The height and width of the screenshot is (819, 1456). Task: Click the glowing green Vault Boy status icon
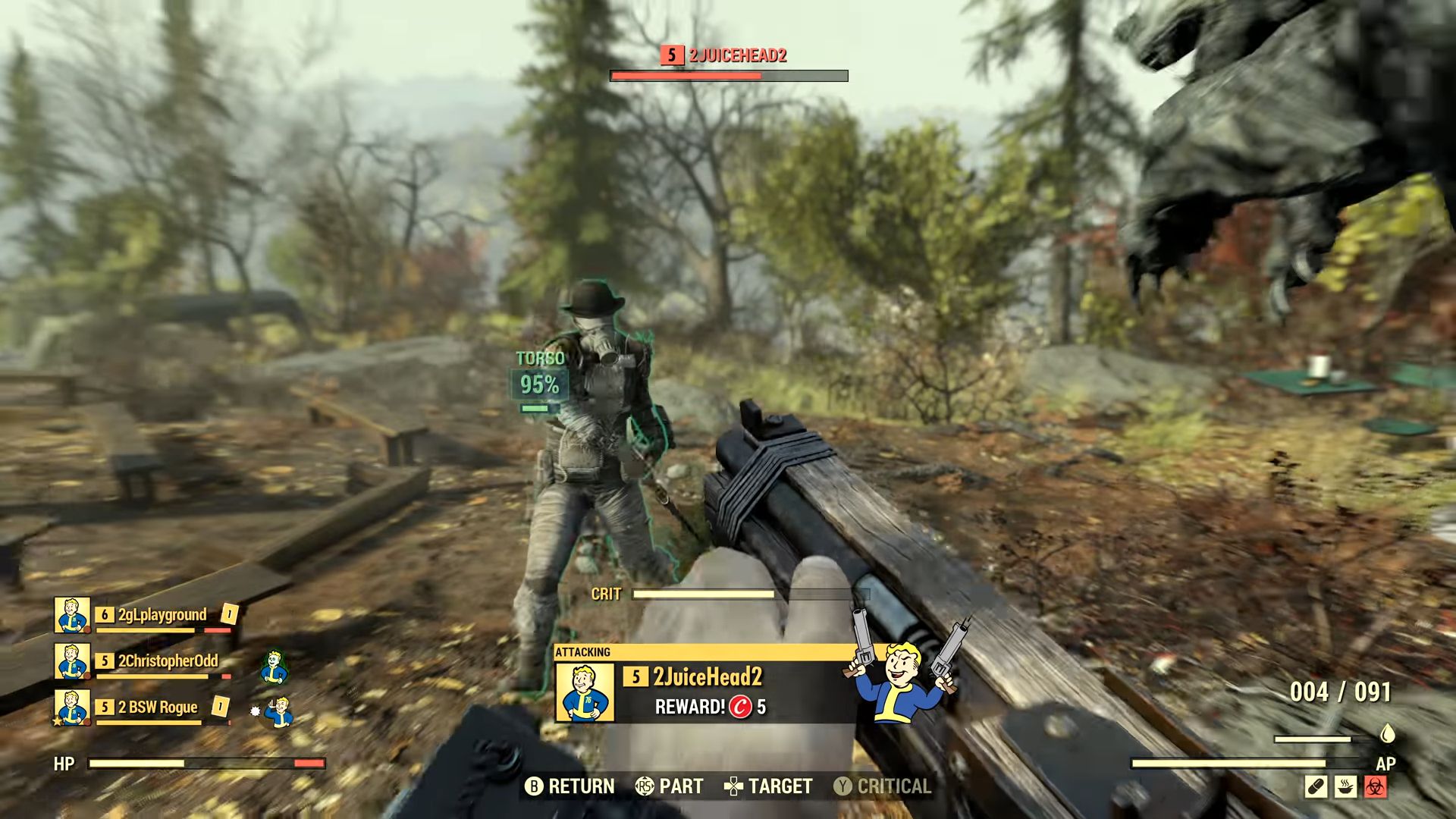click(x=275, y=665)
